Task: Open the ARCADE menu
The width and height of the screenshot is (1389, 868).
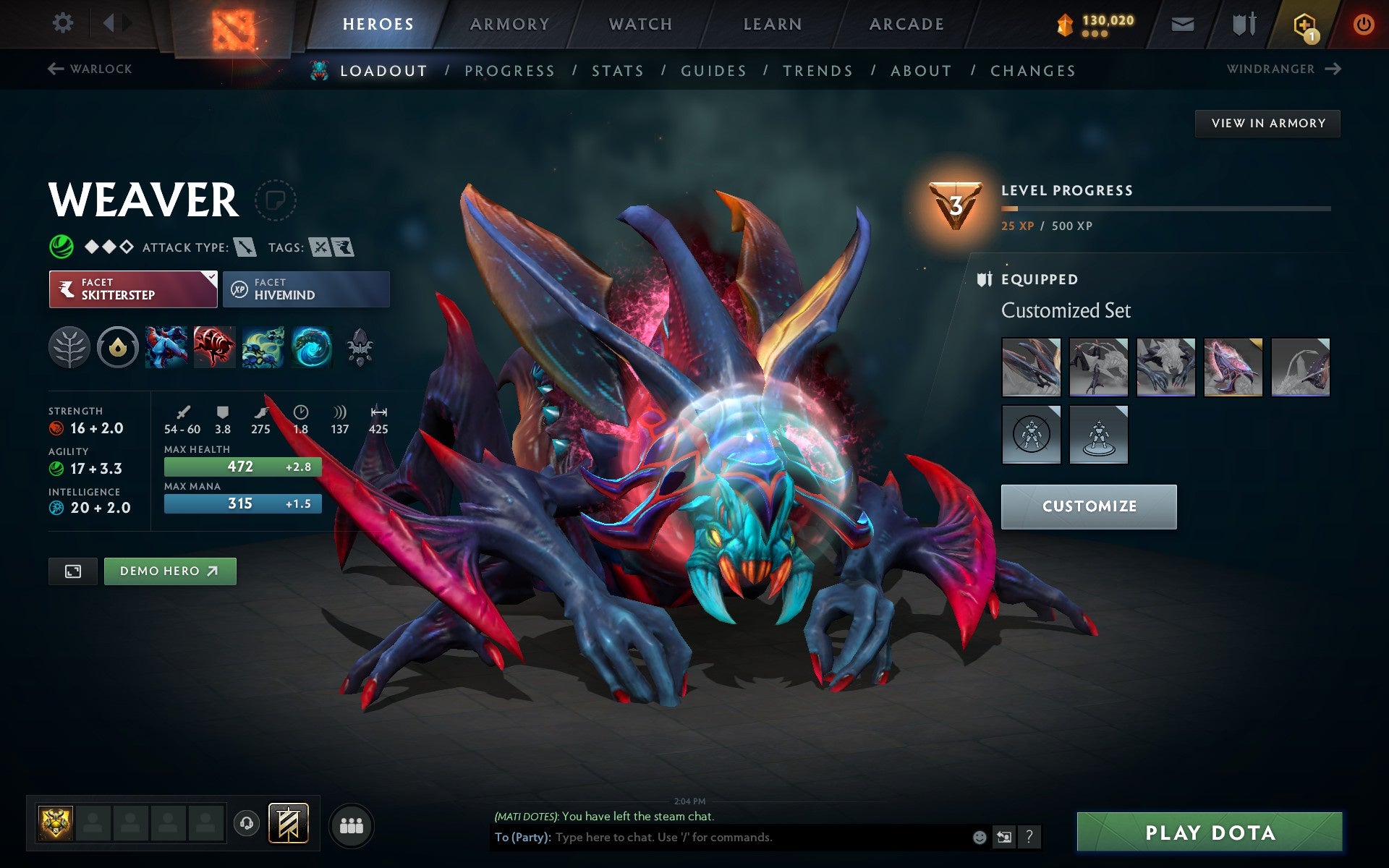Action: click(906, 23)
